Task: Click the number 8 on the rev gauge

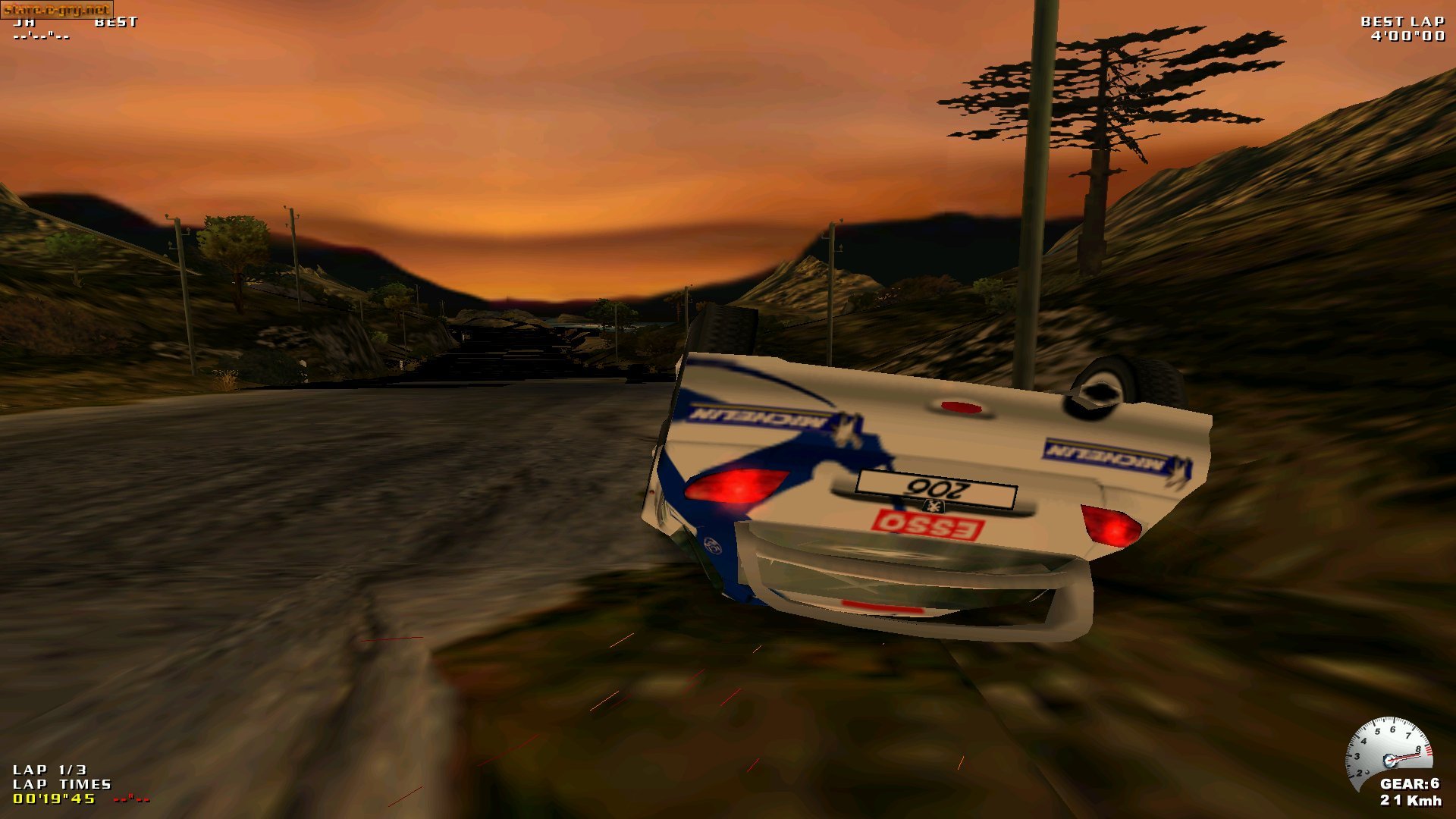Action: (x=1419, y=749)
